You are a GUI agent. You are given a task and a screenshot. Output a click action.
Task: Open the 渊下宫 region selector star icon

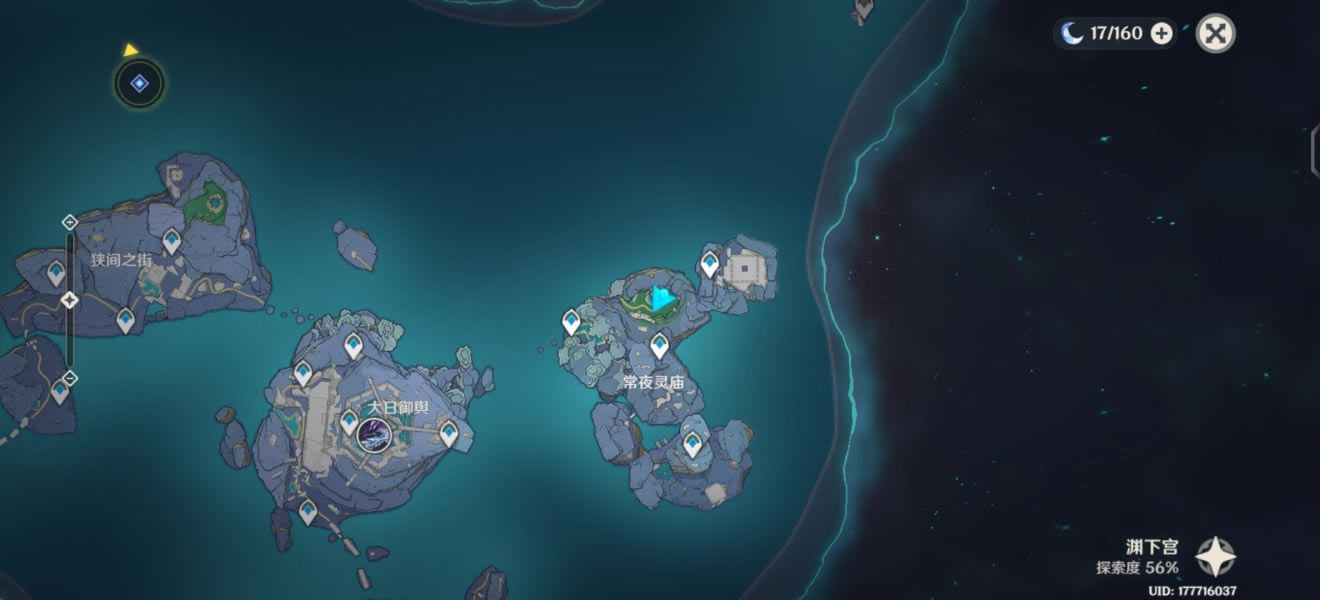[x=1216, y=557]
